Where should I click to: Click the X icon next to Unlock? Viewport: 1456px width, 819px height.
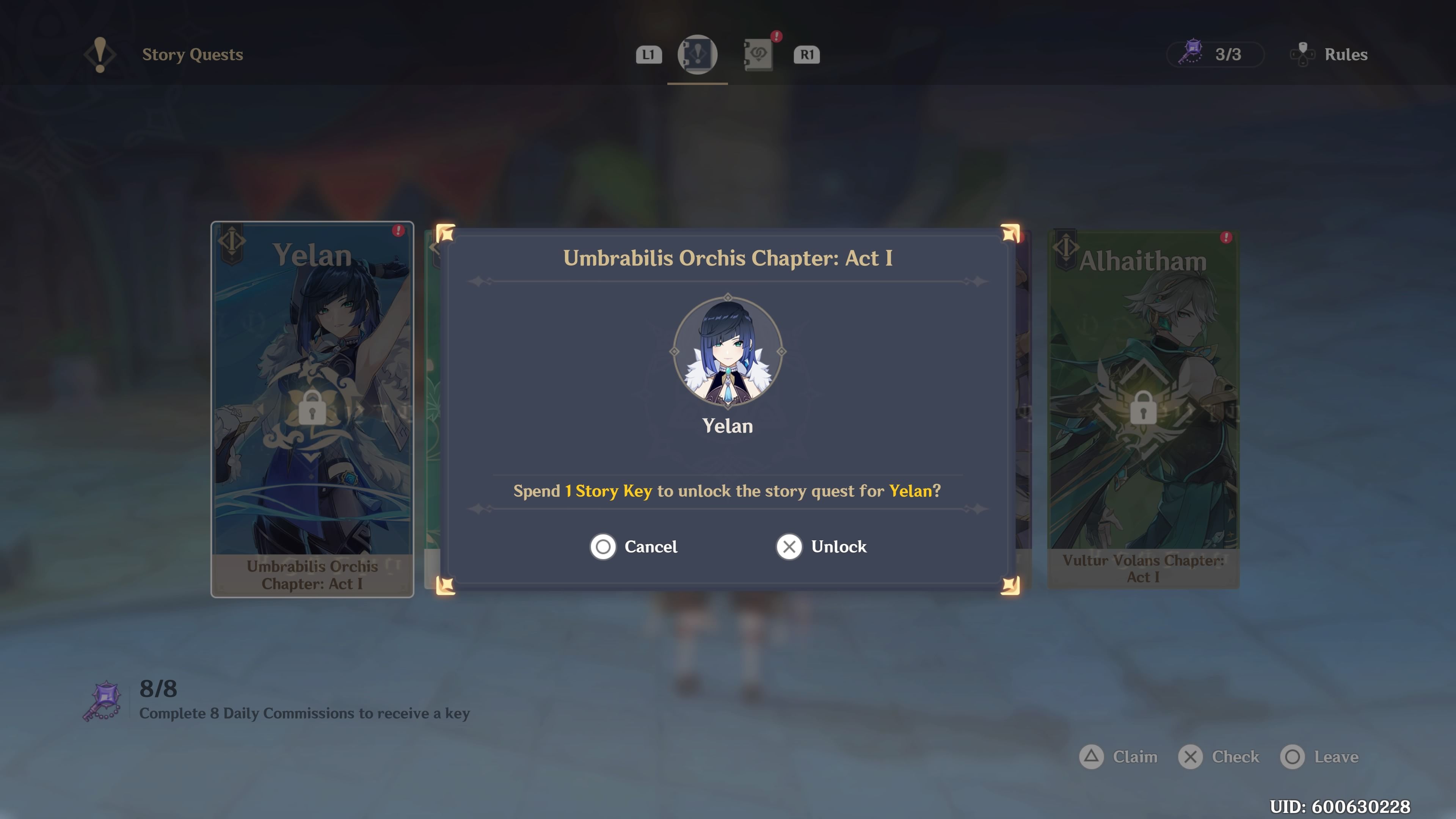[789, 546]
